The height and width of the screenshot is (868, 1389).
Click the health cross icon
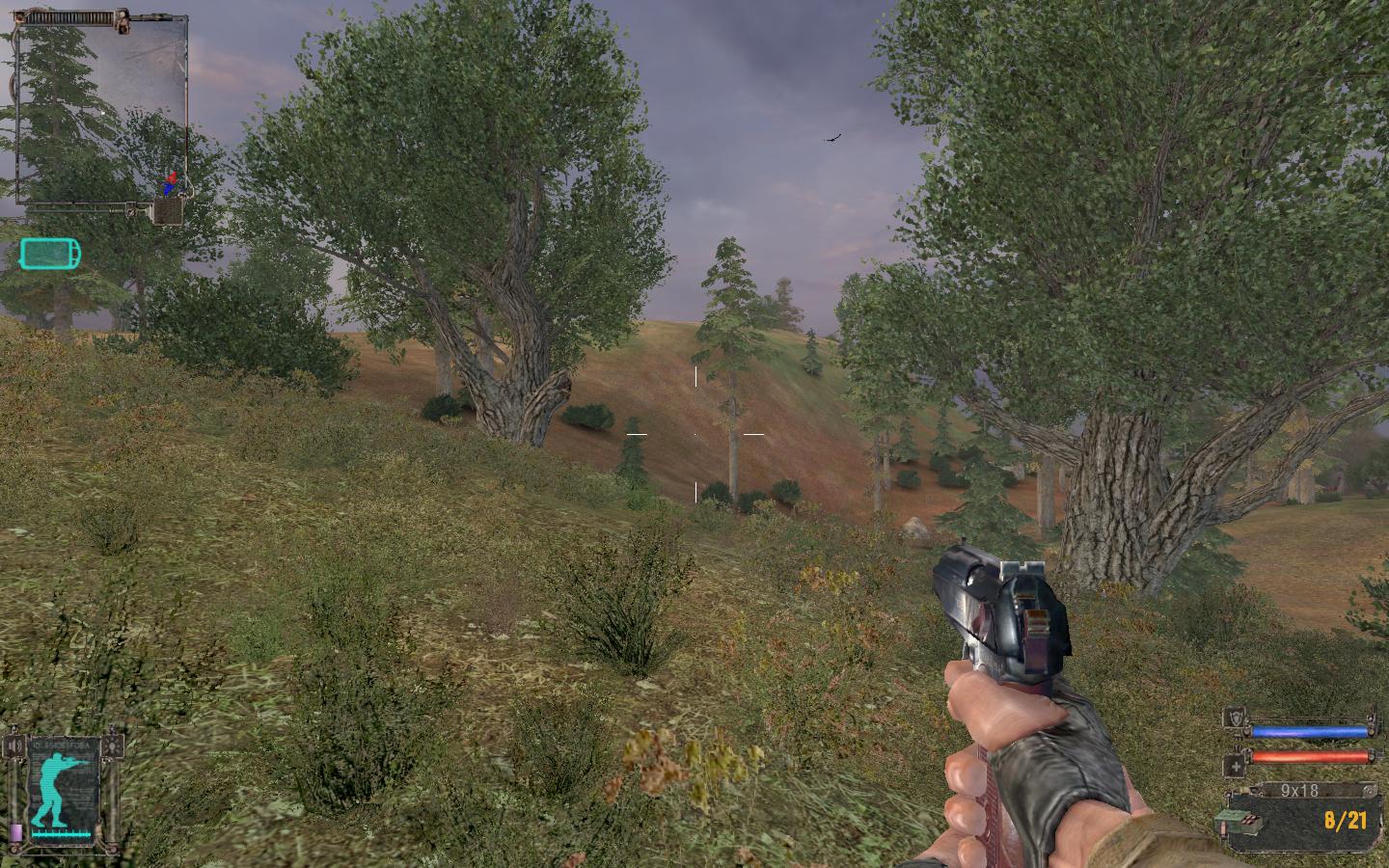1236,766
